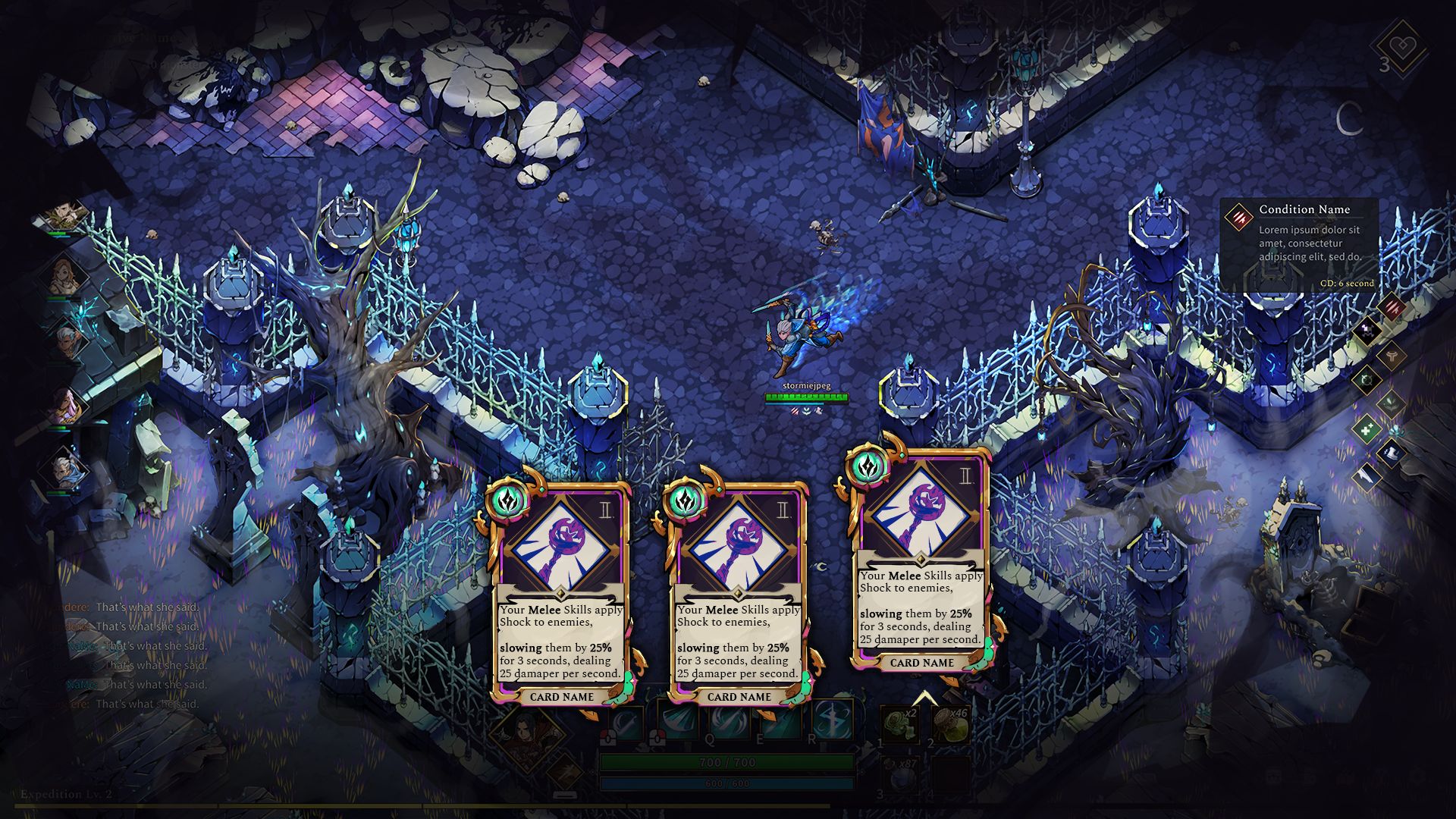The image size is (1456, 819).
Task: Activate the dash skill icon below portrait
Action: point(564,773)
